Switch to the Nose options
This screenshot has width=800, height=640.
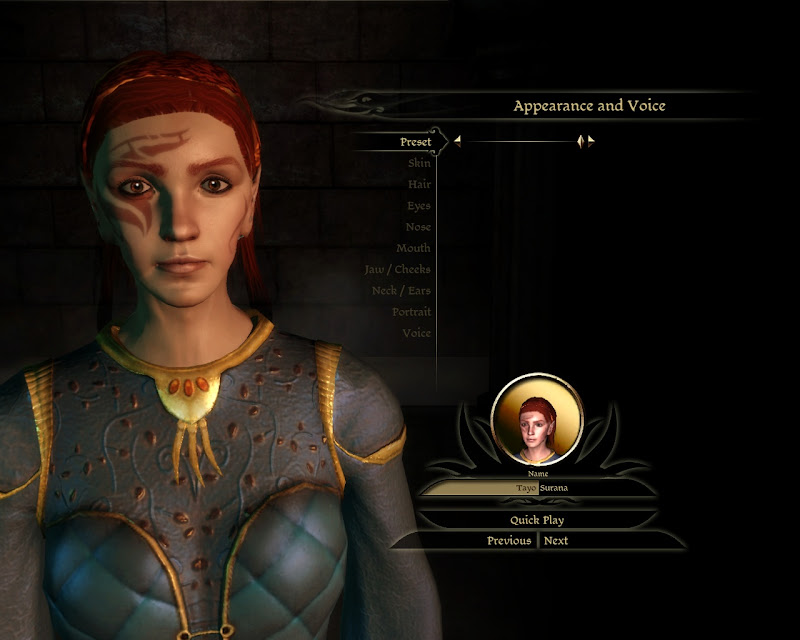(x=418, y=227)
